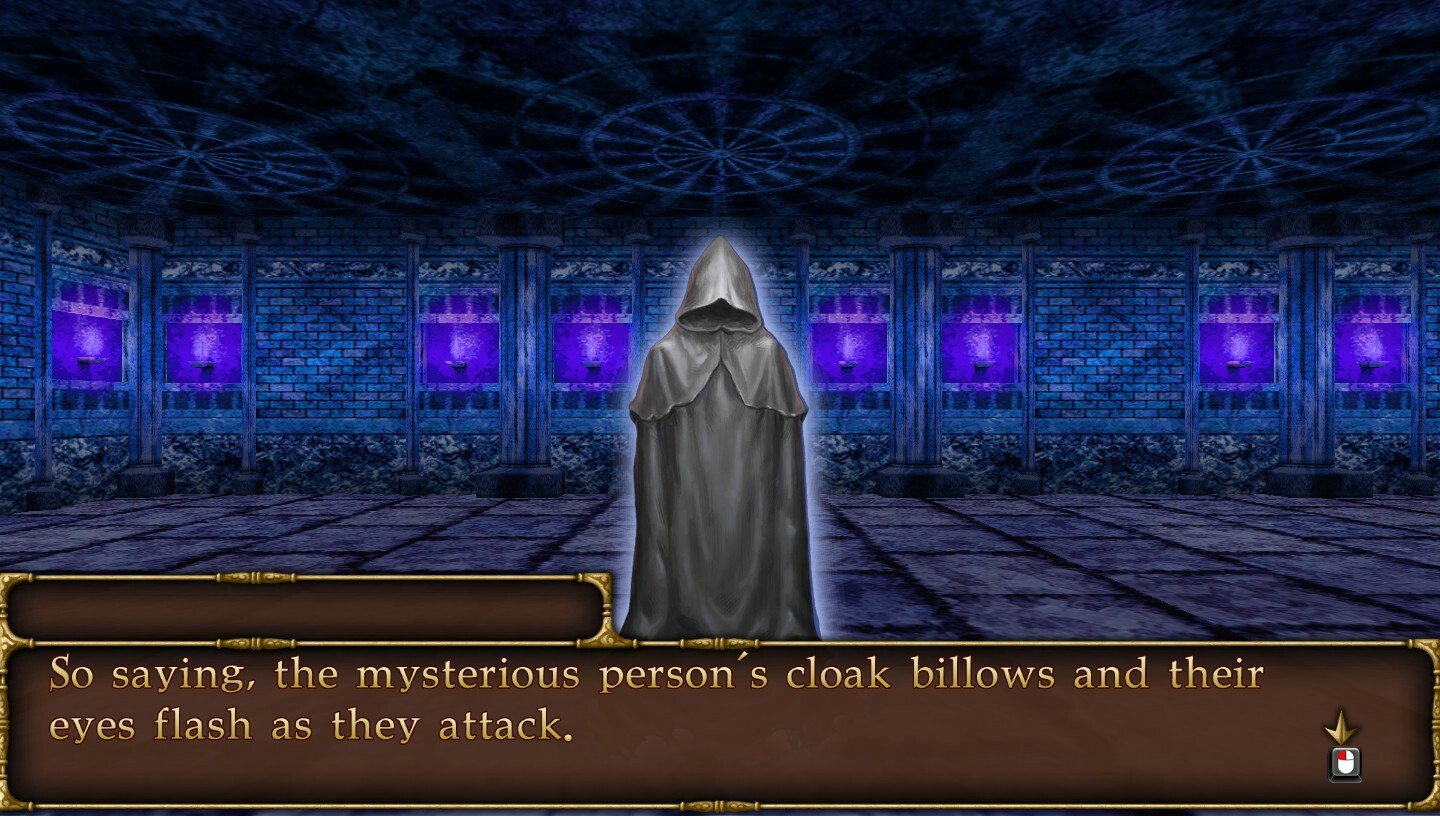Screen dimensions: 1440x816
Task: Click the left mouse button prompt icon
Action: pos(1345,763)
